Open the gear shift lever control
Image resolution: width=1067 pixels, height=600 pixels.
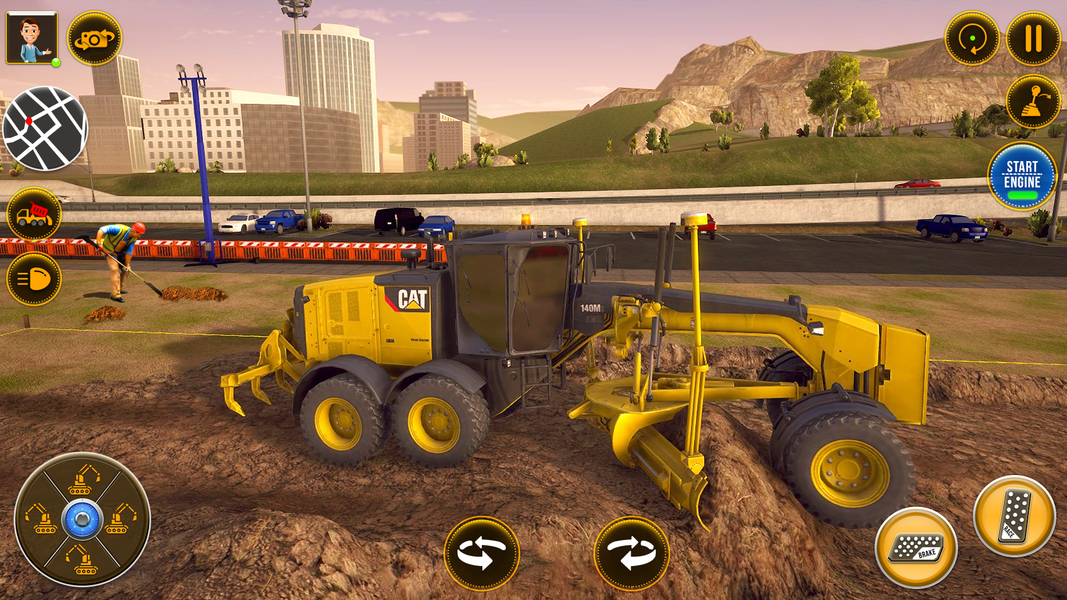1033,101
